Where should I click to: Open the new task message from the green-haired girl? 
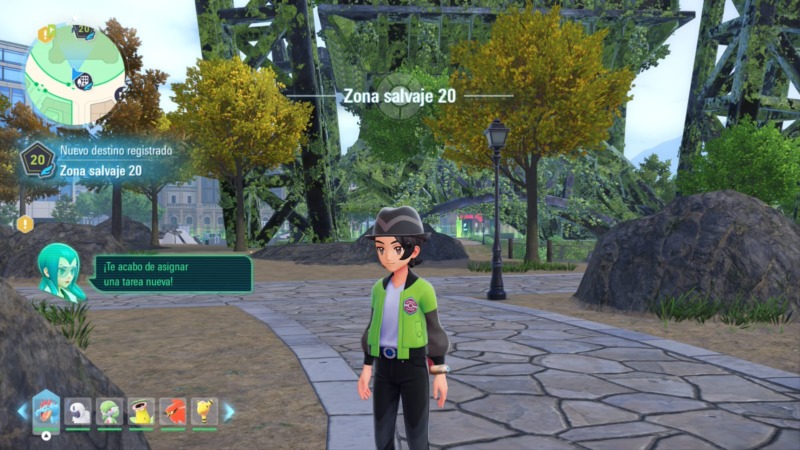pos(171,273)
